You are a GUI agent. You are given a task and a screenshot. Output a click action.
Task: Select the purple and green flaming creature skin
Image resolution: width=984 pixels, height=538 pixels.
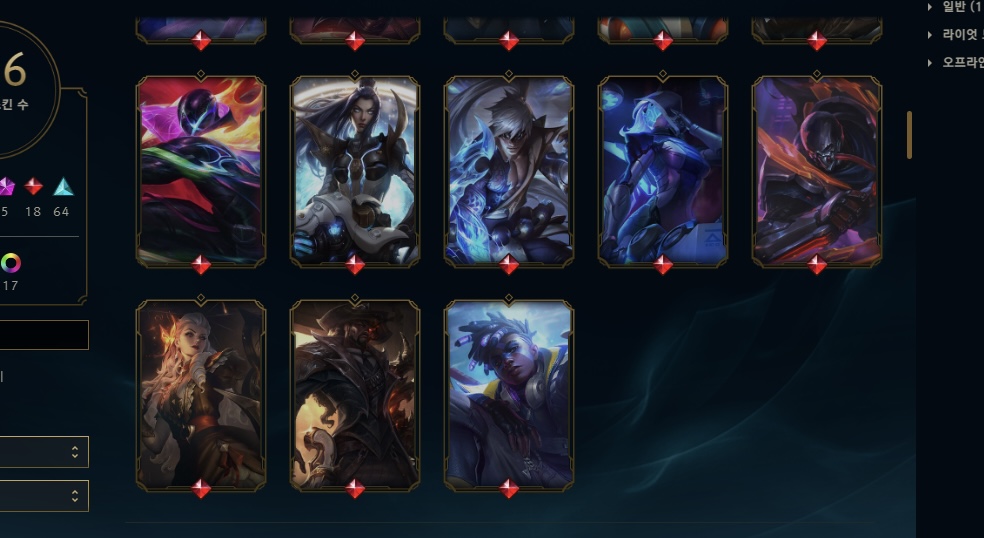point(200,170)
